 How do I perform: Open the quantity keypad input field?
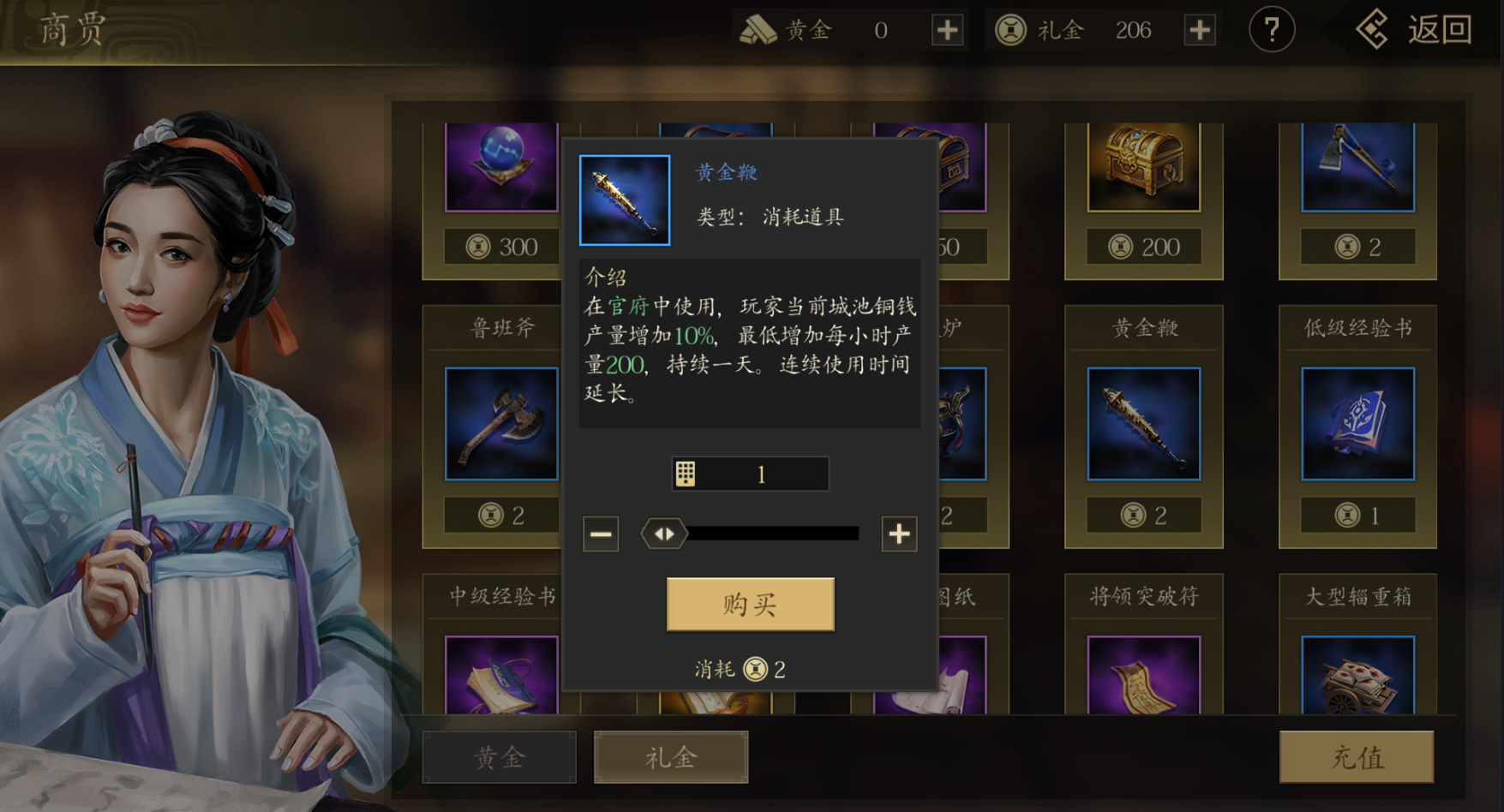[750, 475]
